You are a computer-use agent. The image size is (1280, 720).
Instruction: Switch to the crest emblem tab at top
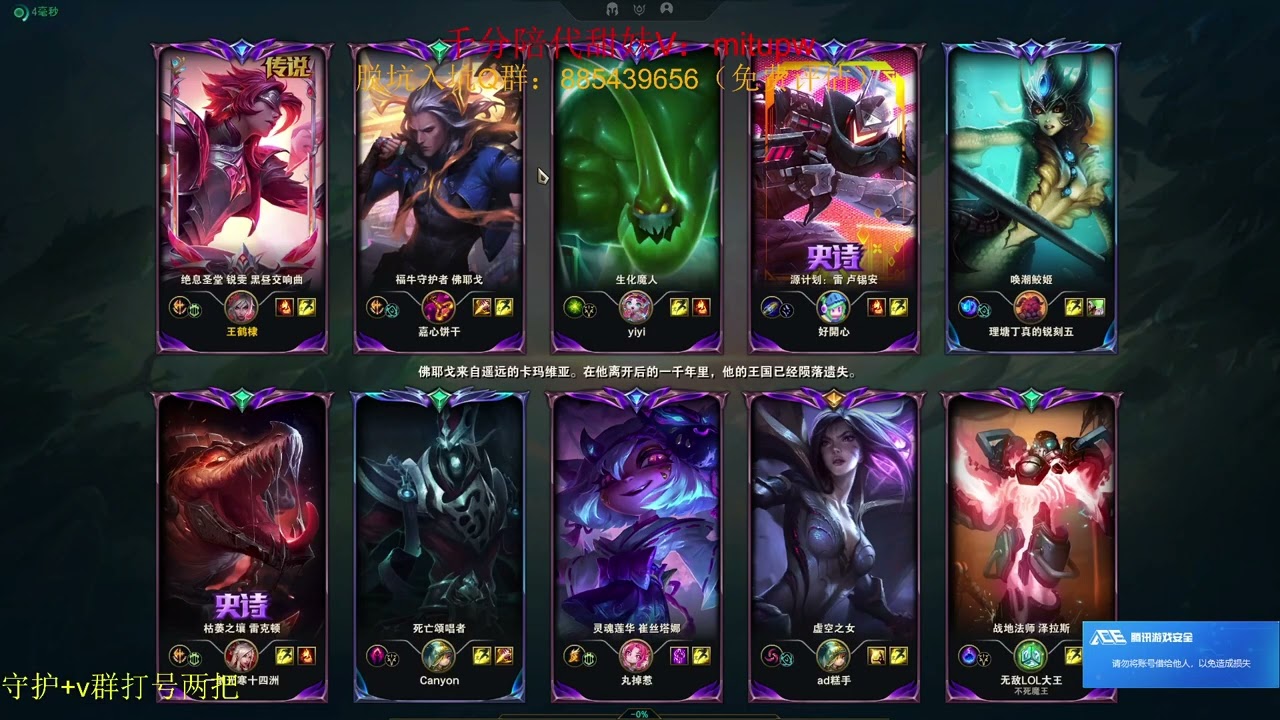point(639,9)
